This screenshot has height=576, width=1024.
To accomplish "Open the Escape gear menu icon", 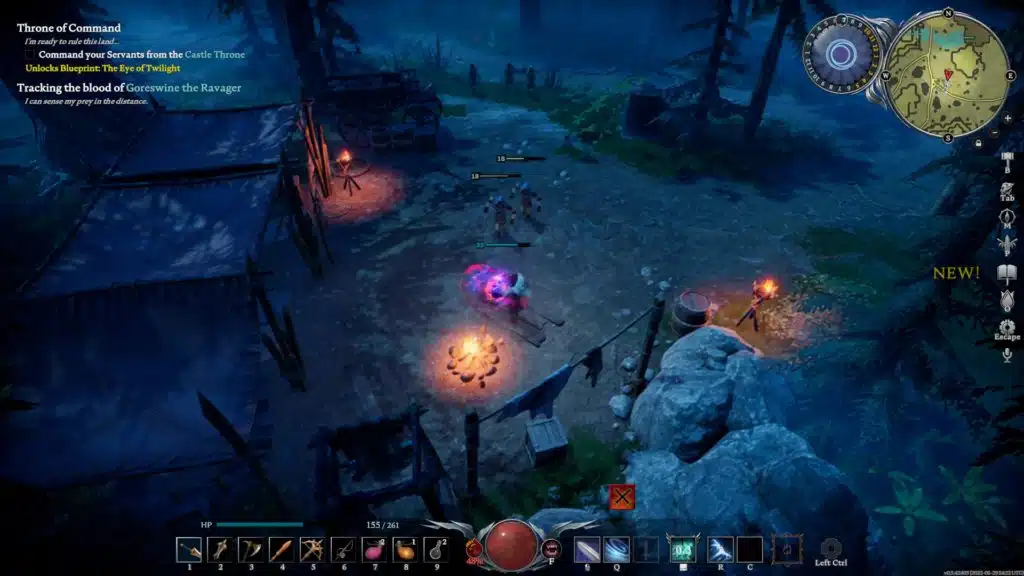I will pyautogui.click(x=1007, y=327).
